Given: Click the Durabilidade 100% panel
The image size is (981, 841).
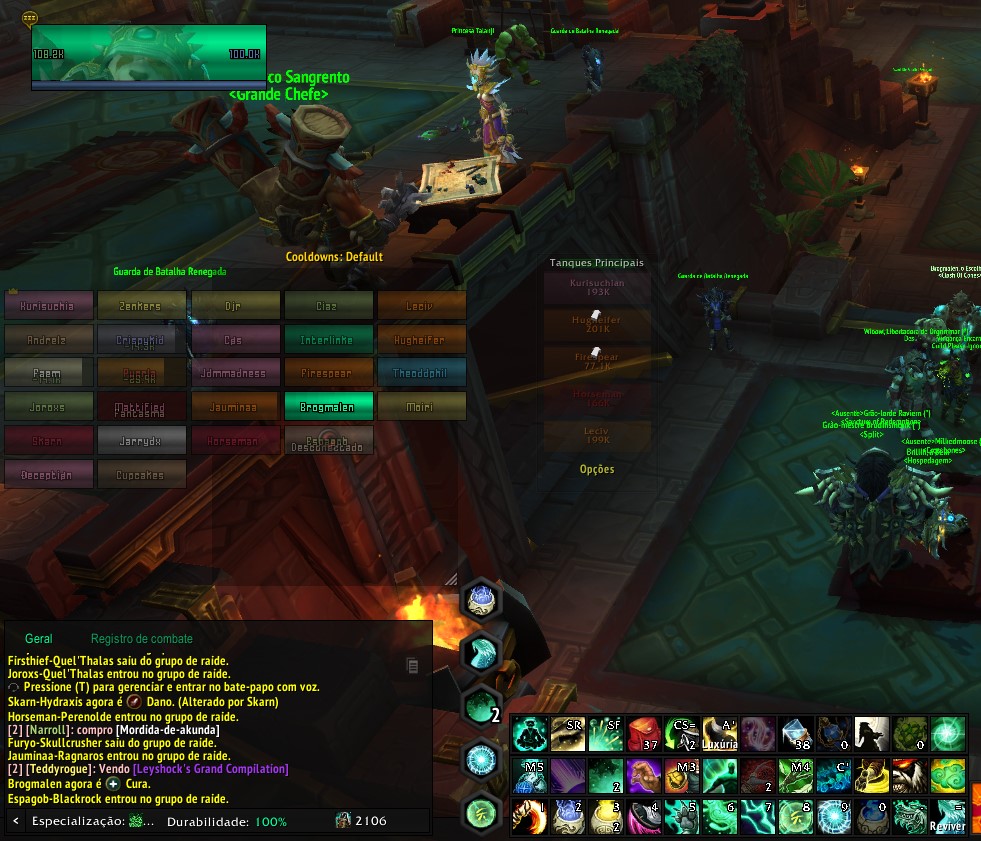Looking at the screenshot, I should point(226,822).
